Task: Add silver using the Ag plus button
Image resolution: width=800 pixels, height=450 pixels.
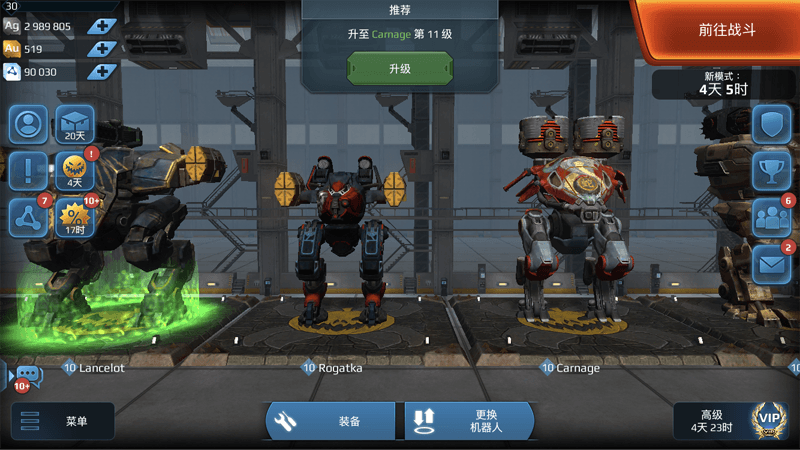Action: pos(102,26)
